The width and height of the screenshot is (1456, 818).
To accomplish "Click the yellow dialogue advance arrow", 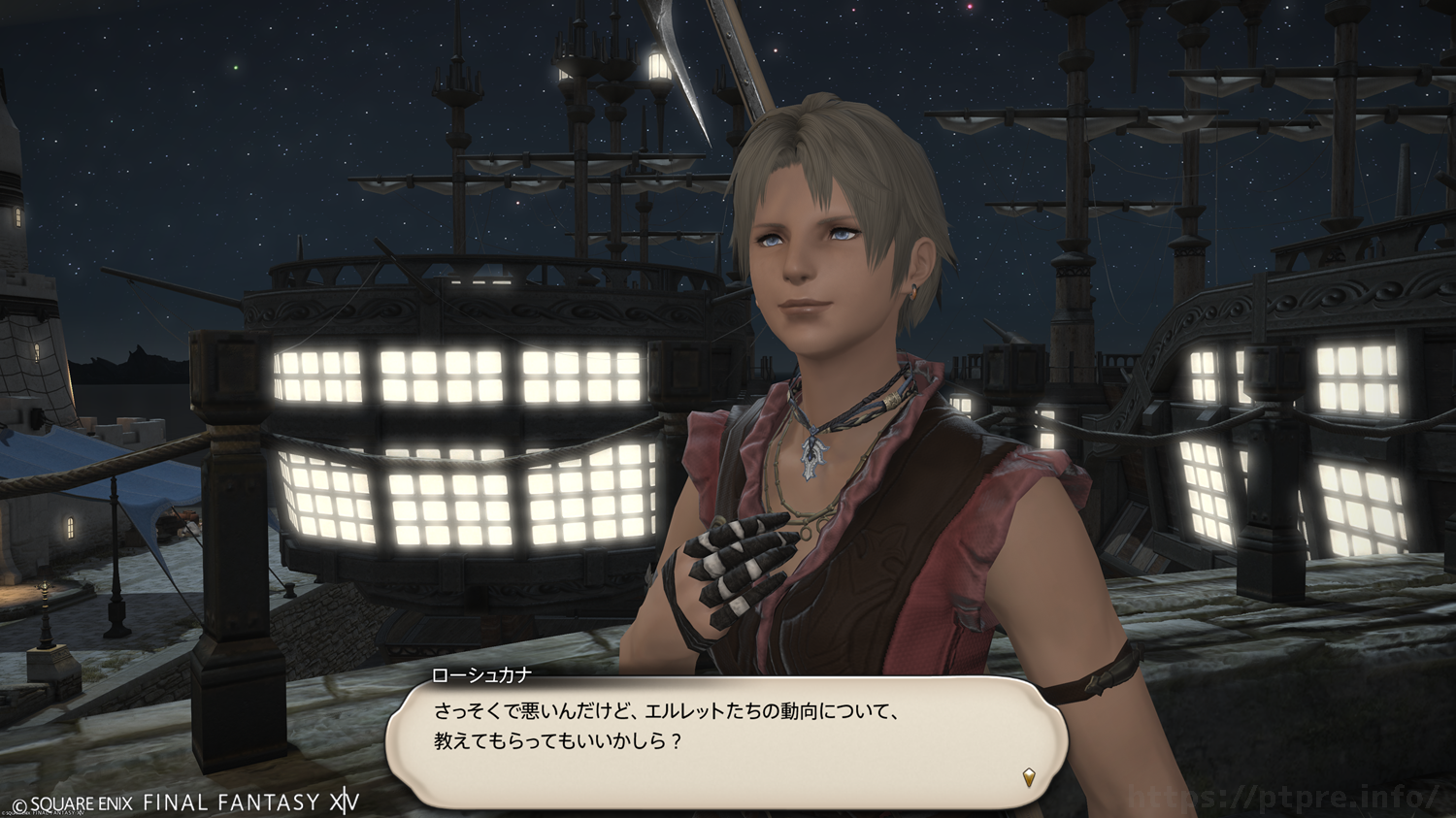I will tap(1029, 776).
